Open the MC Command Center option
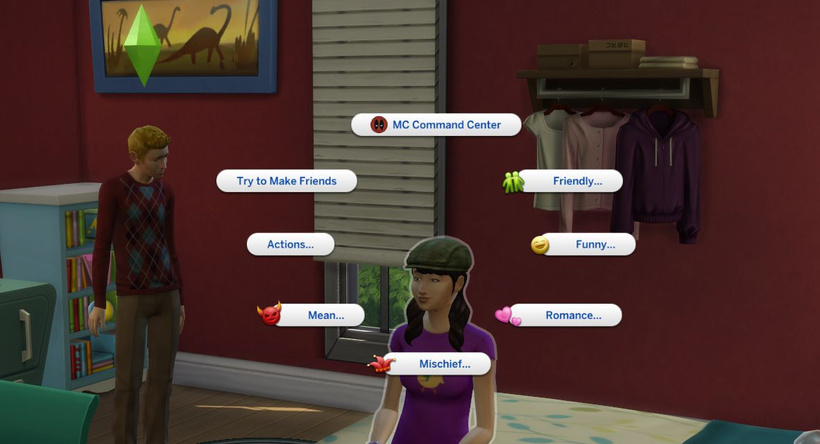The image size is (820, 444). [438, 125]
